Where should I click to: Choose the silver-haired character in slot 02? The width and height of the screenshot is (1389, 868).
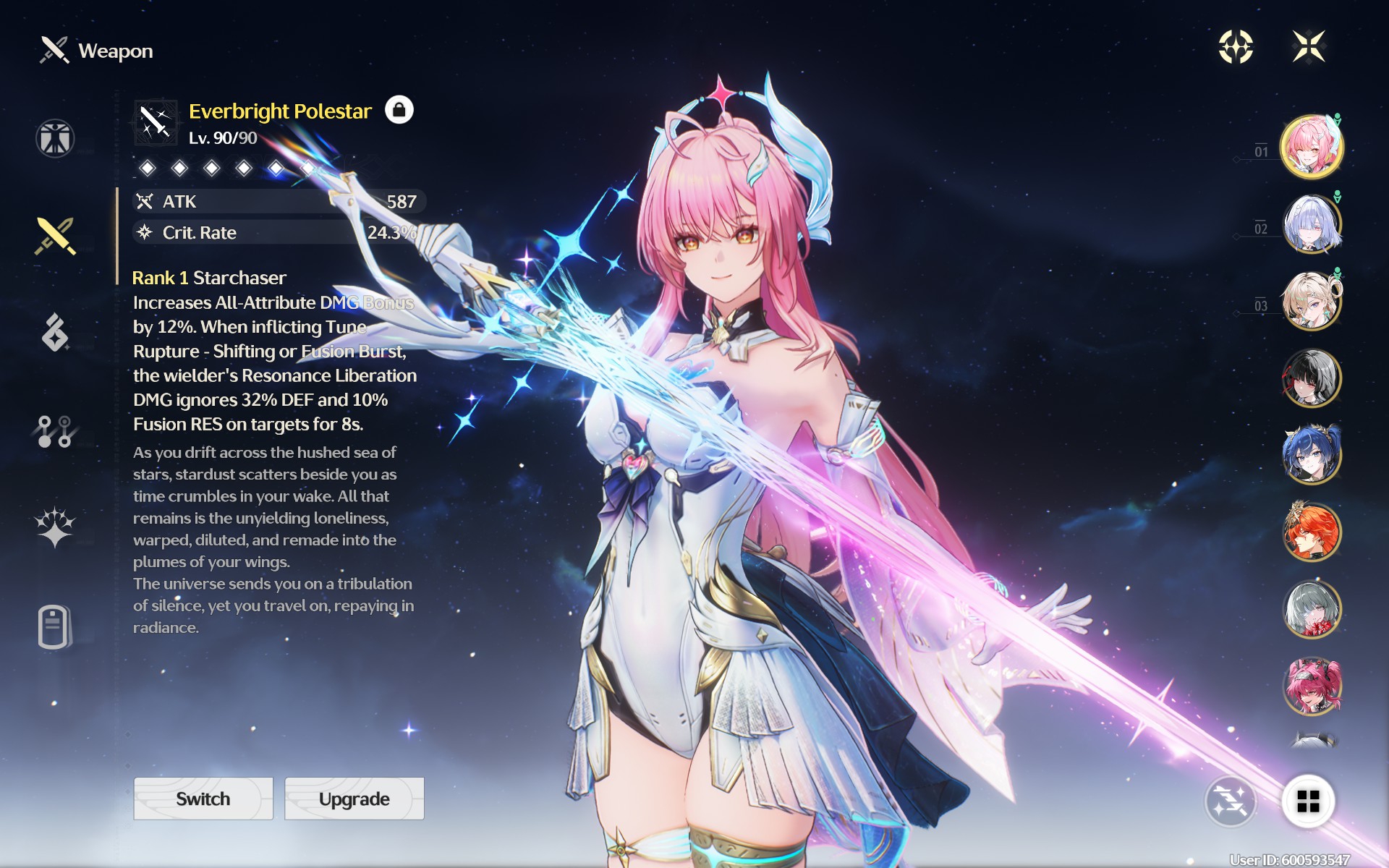point(1312,224)
